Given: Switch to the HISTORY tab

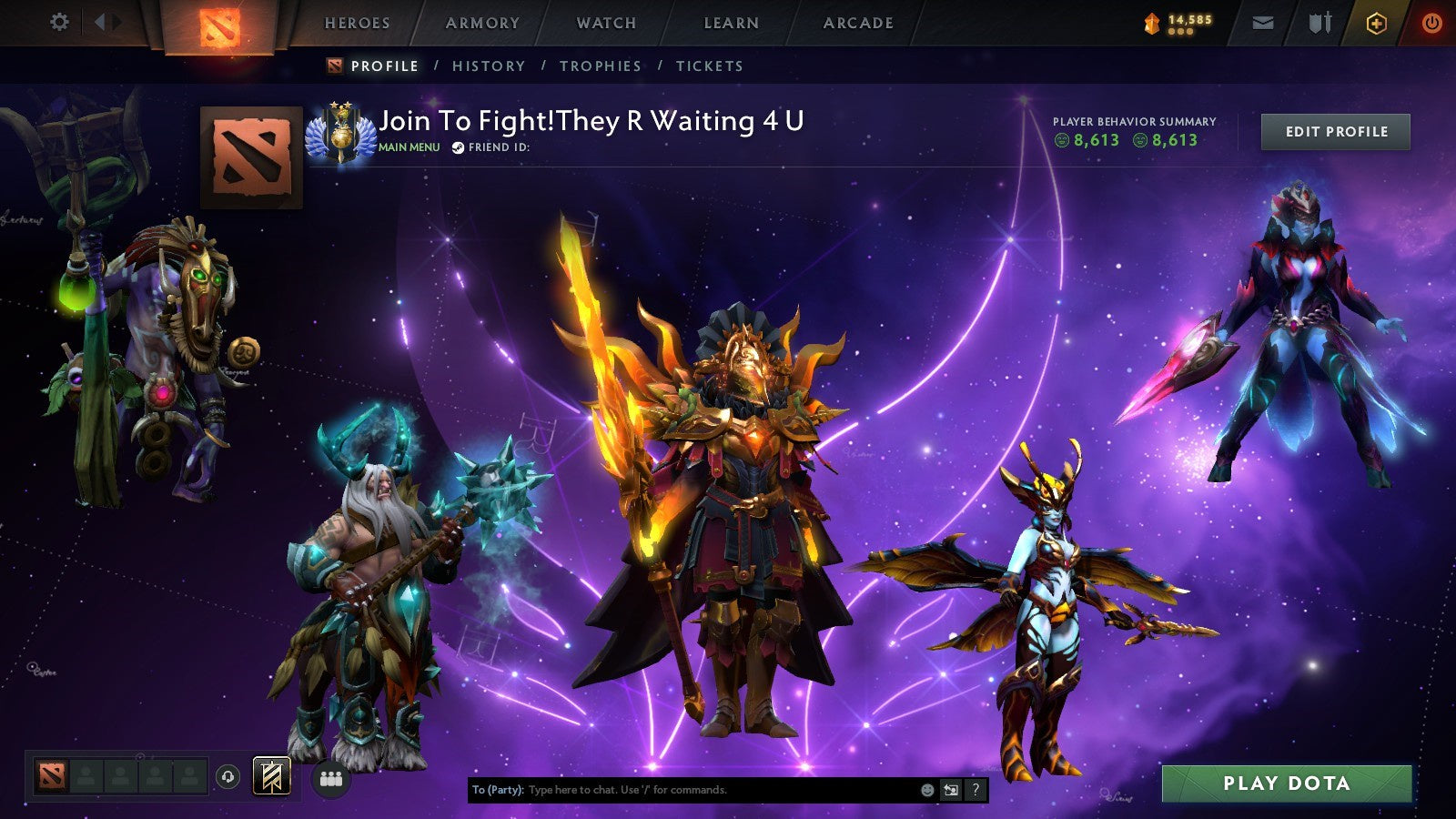Looking at the screenshot, I should click(490, 66).
